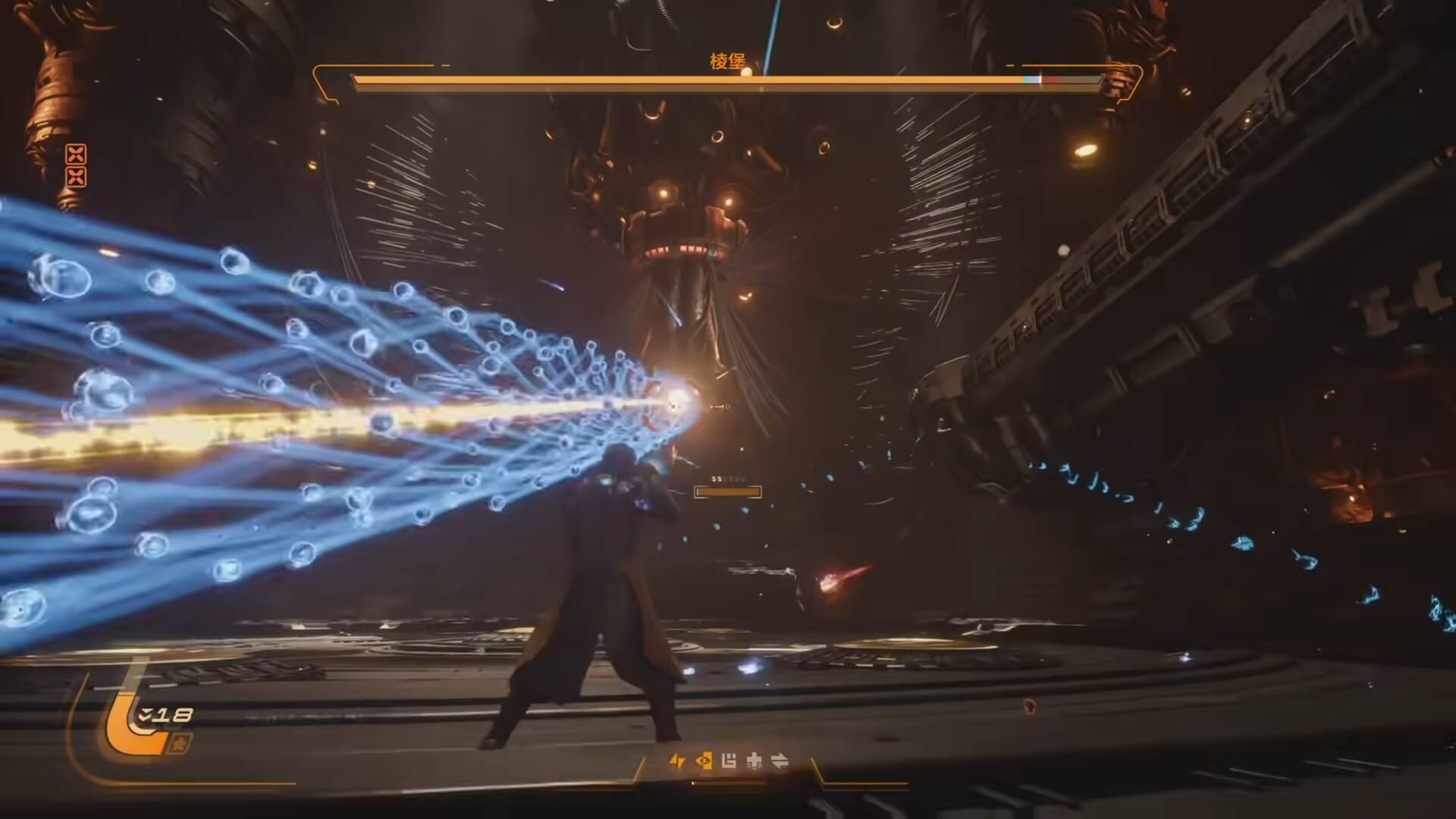The height and width of the screenshot is (819, 1456).
Task: Click the double arrow swap icon
Action: (780, 761)
